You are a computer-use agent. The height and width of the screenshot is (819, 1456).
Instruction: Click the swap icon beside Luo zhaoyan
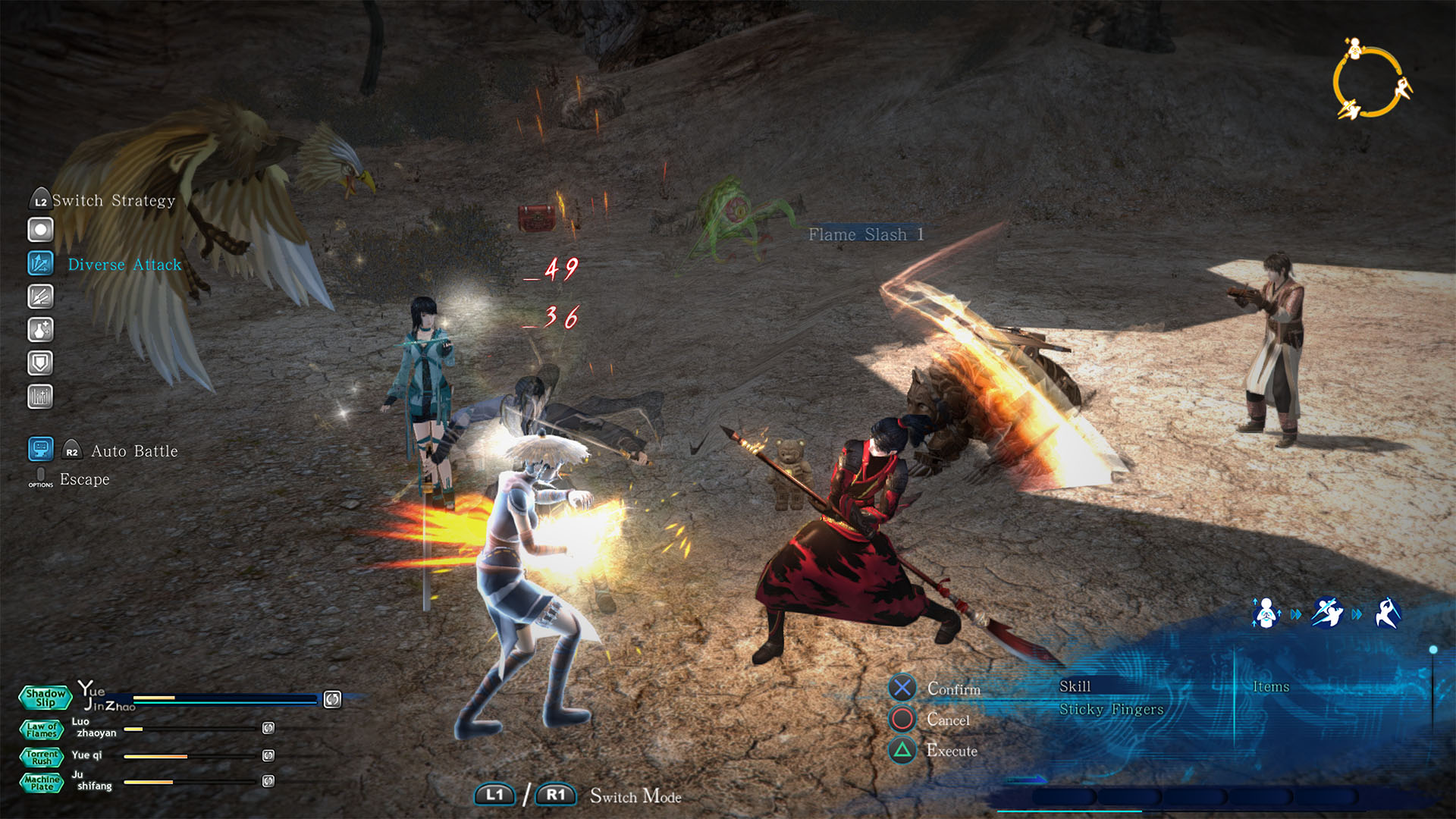(268, 728)
